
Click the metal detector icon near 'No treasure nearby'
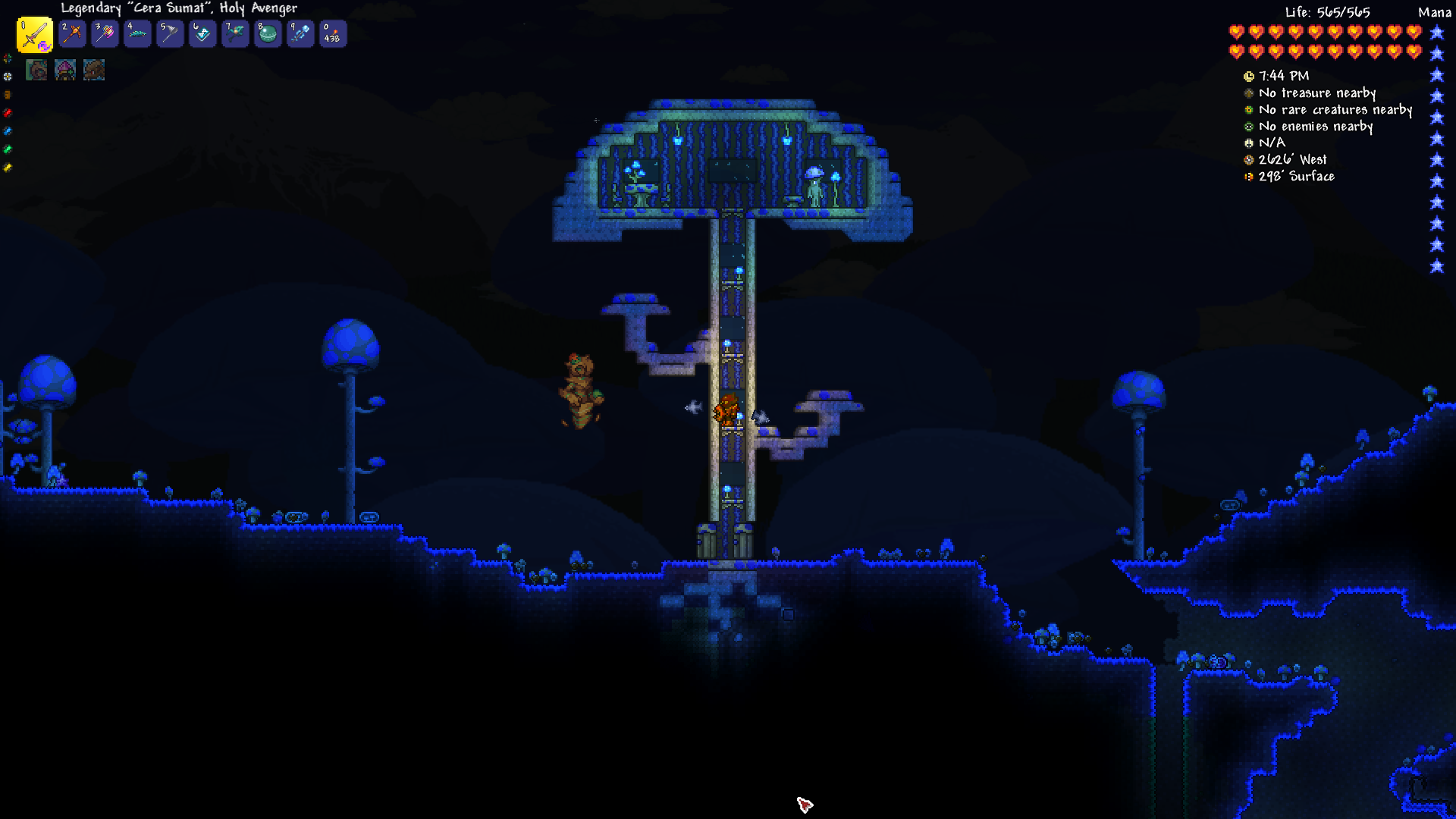pos(1248,93)
